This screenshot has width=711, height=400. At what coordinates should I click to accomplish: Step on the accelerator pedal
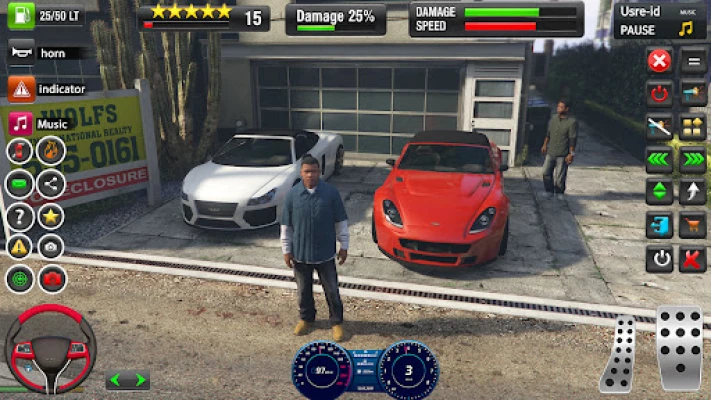(680, 348)
